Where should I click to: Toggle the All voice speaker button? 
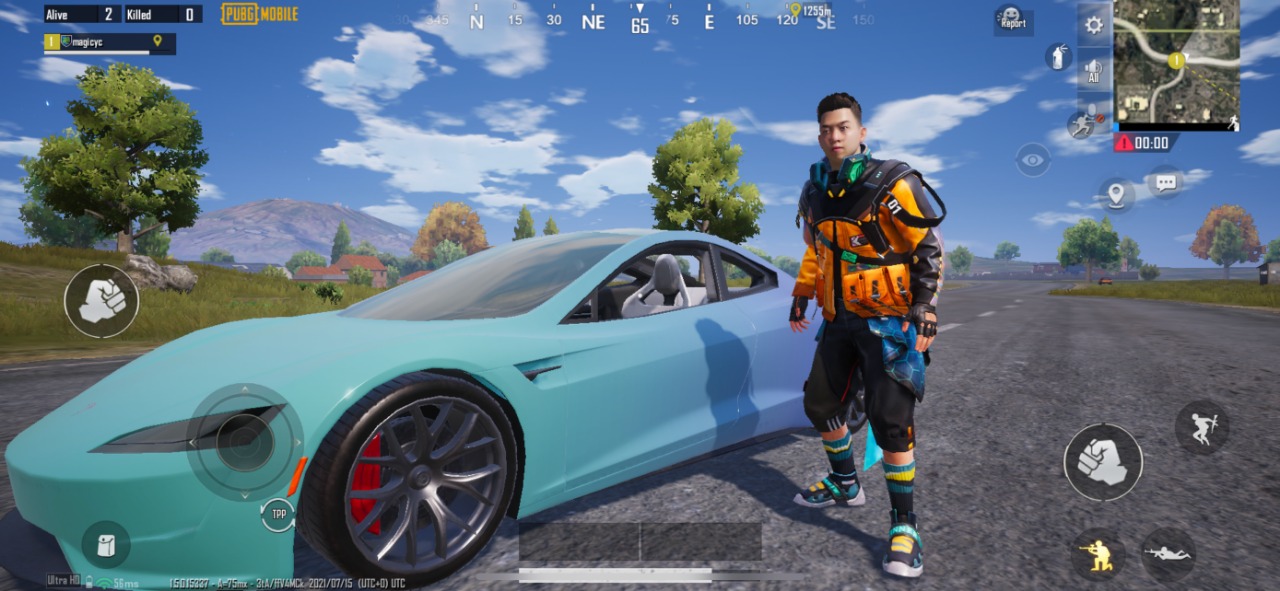1094,71
